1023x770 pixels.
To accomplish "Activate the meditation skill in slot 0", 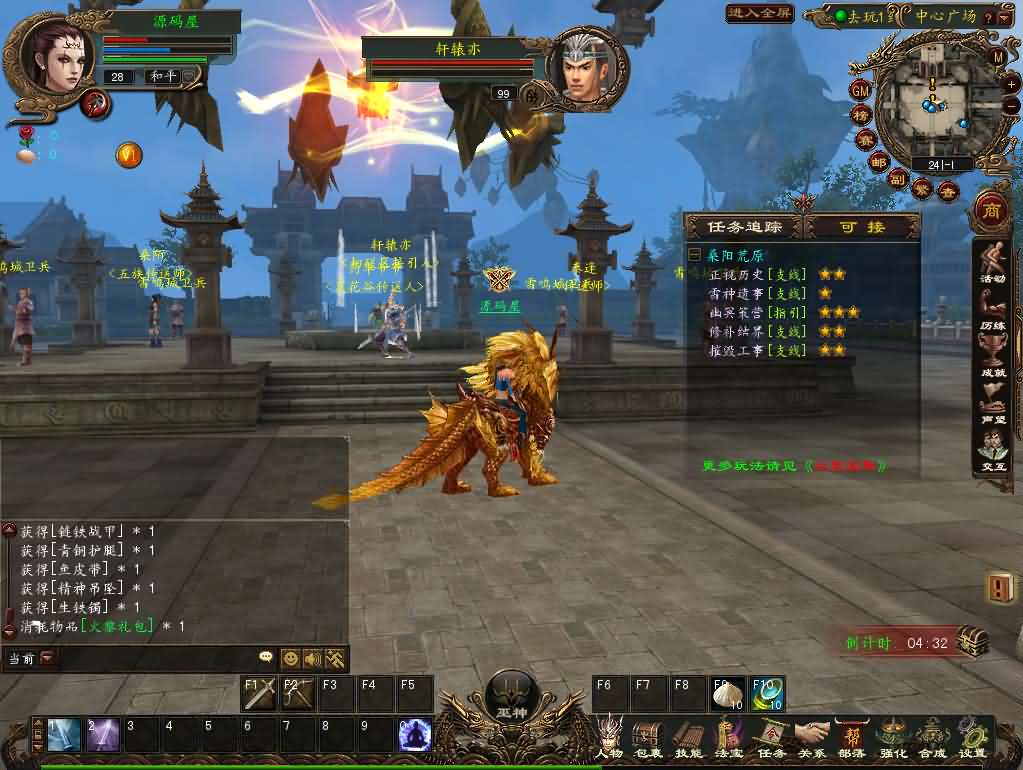I will point(414,735).
